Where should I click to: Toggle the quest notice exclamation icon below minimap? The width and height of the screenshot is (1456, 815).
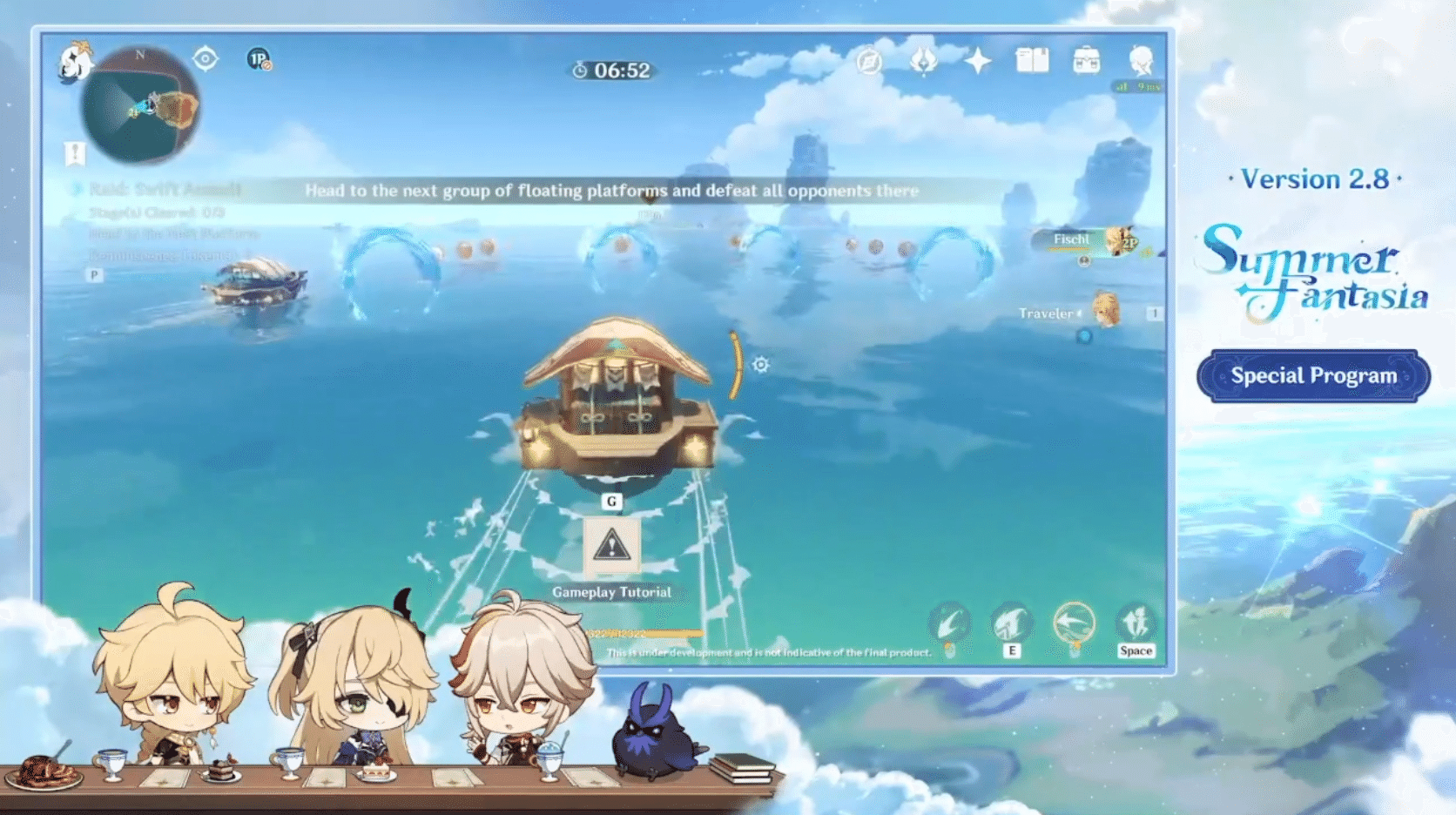click(75, 155)
